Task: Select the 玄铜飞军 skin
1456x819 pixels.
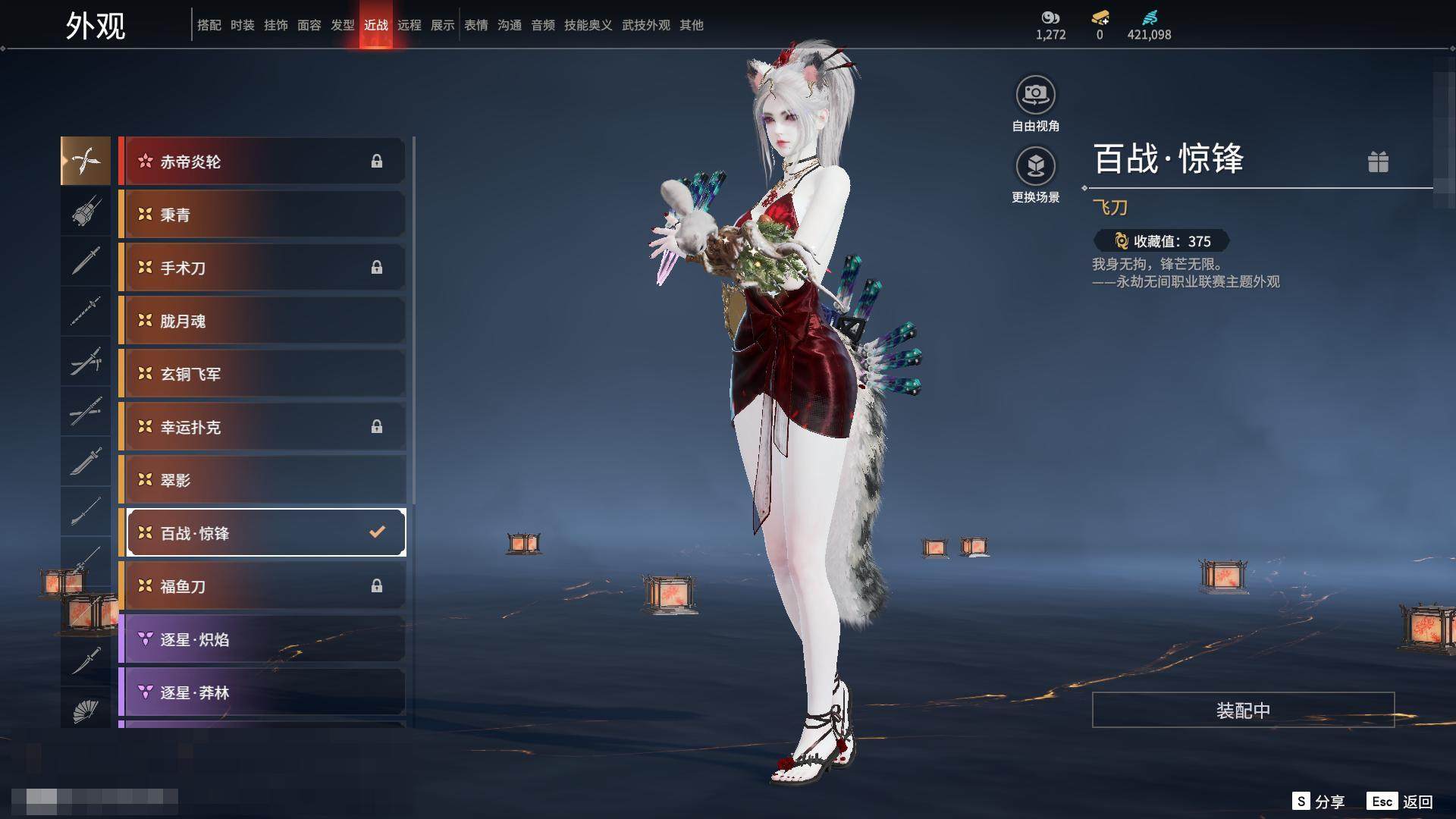Action: tap(262, 374)
